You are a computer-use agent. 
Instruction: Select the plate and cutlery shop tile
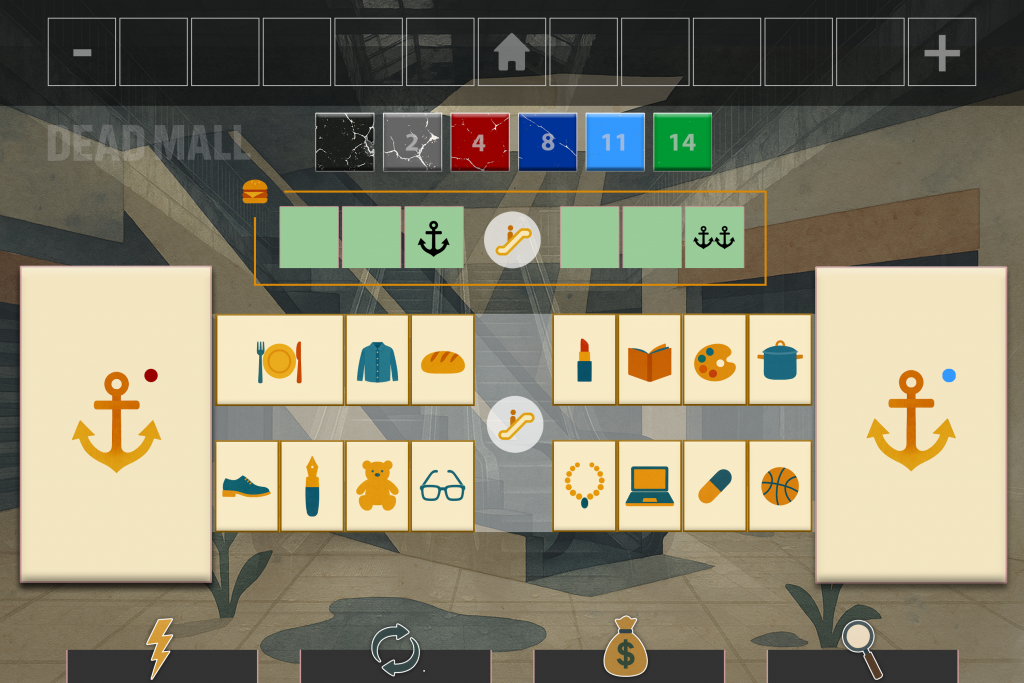pyautogui.click(x=279, y=360)
